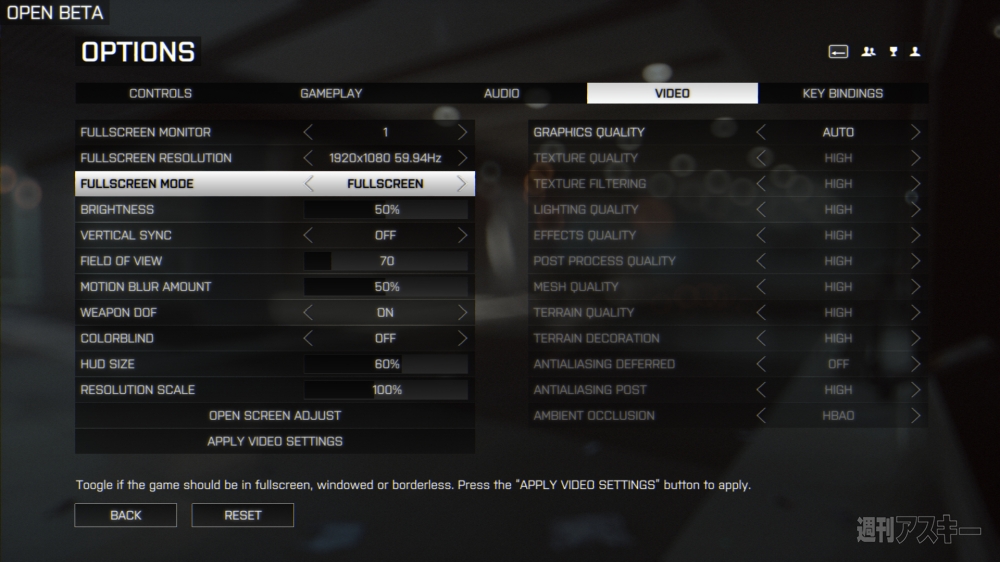The width and height of the screenshot is (1000, 562).
Task: Set the Field of View slider
Action: click(x=386, y=261)
